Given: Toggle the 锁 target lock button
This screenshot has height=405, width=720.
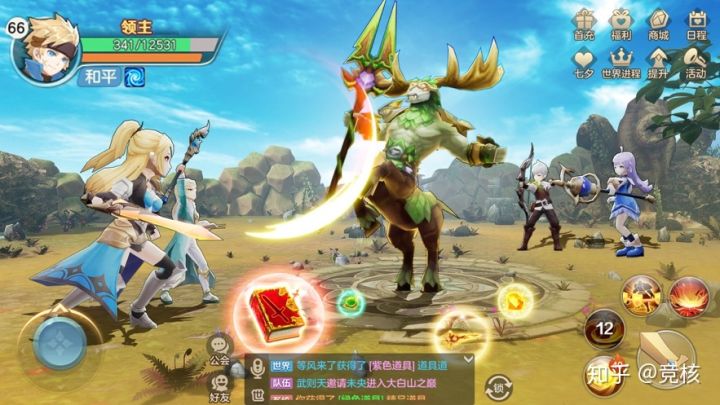Looking at the screenshot, I should pos(497,387).
